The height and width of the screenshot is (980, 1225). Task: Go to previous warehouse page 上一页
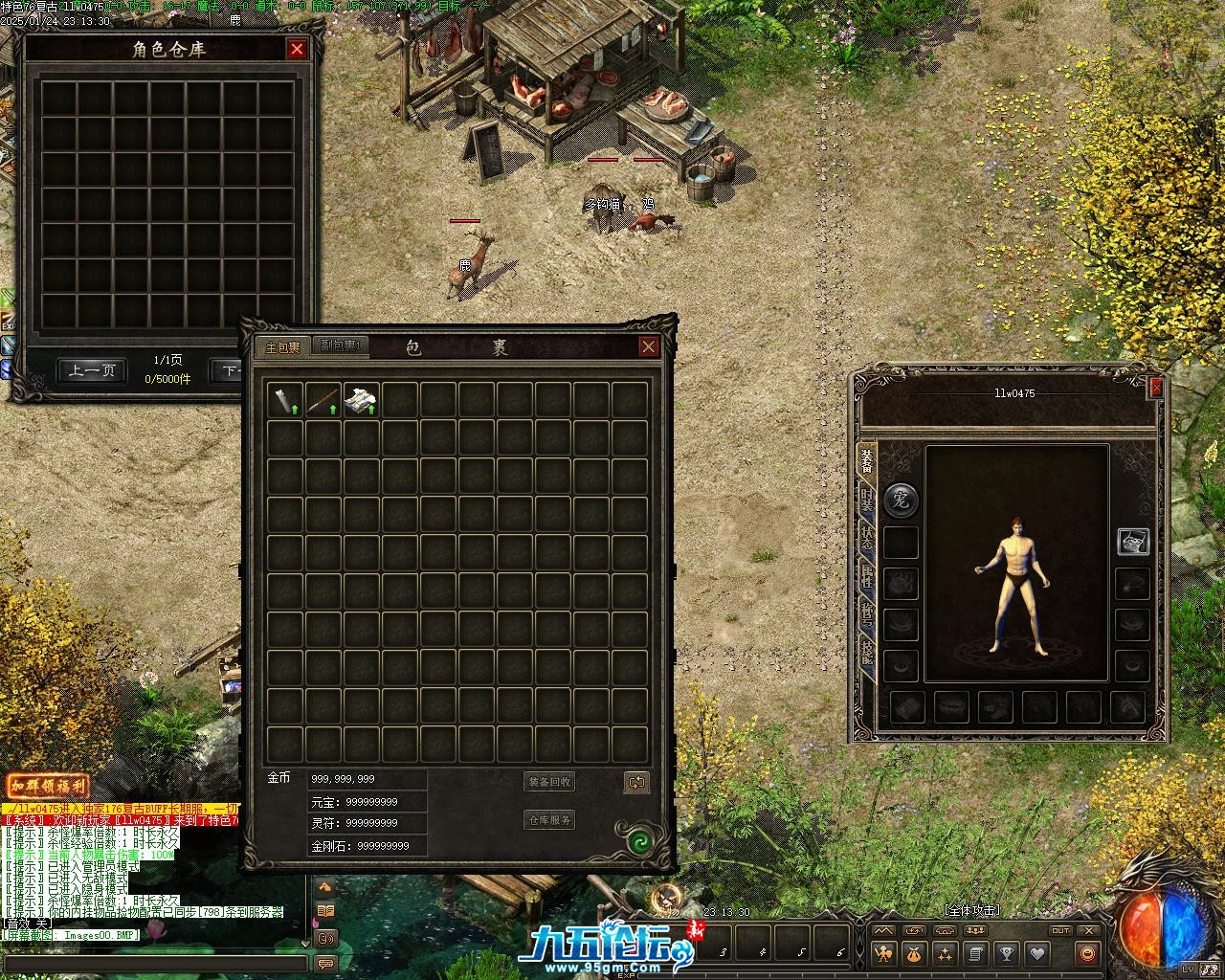pyautogui.click(x=92, y=370)
